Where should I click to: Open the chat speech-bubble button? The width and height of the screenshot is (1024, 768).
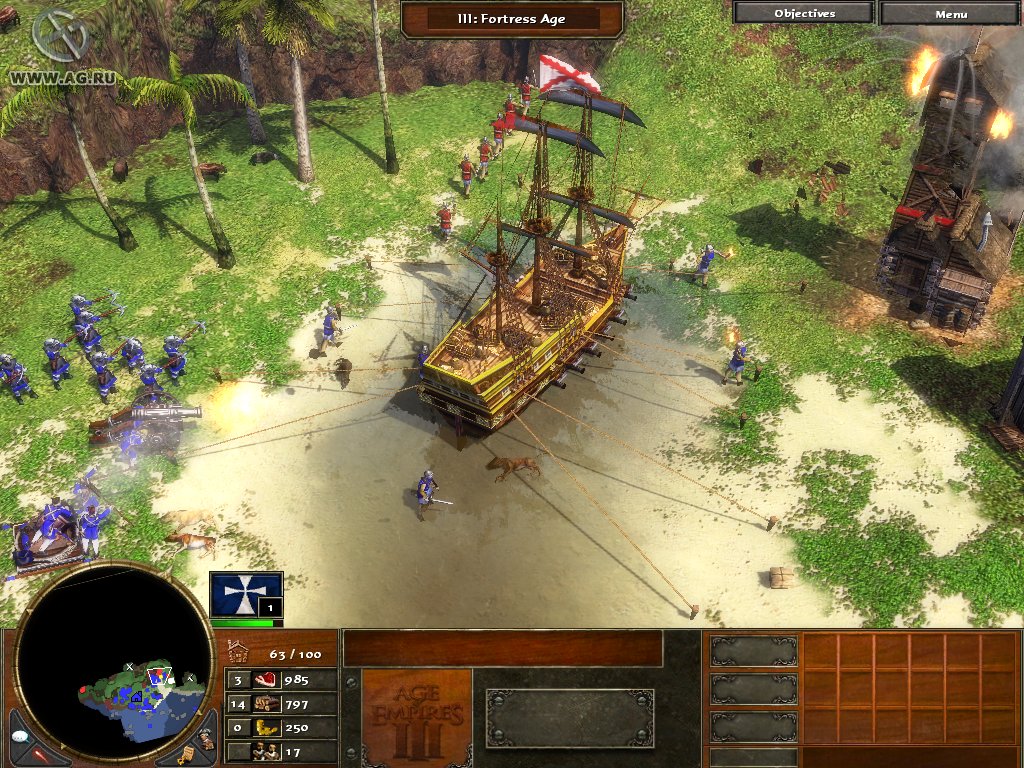[20, 735]
